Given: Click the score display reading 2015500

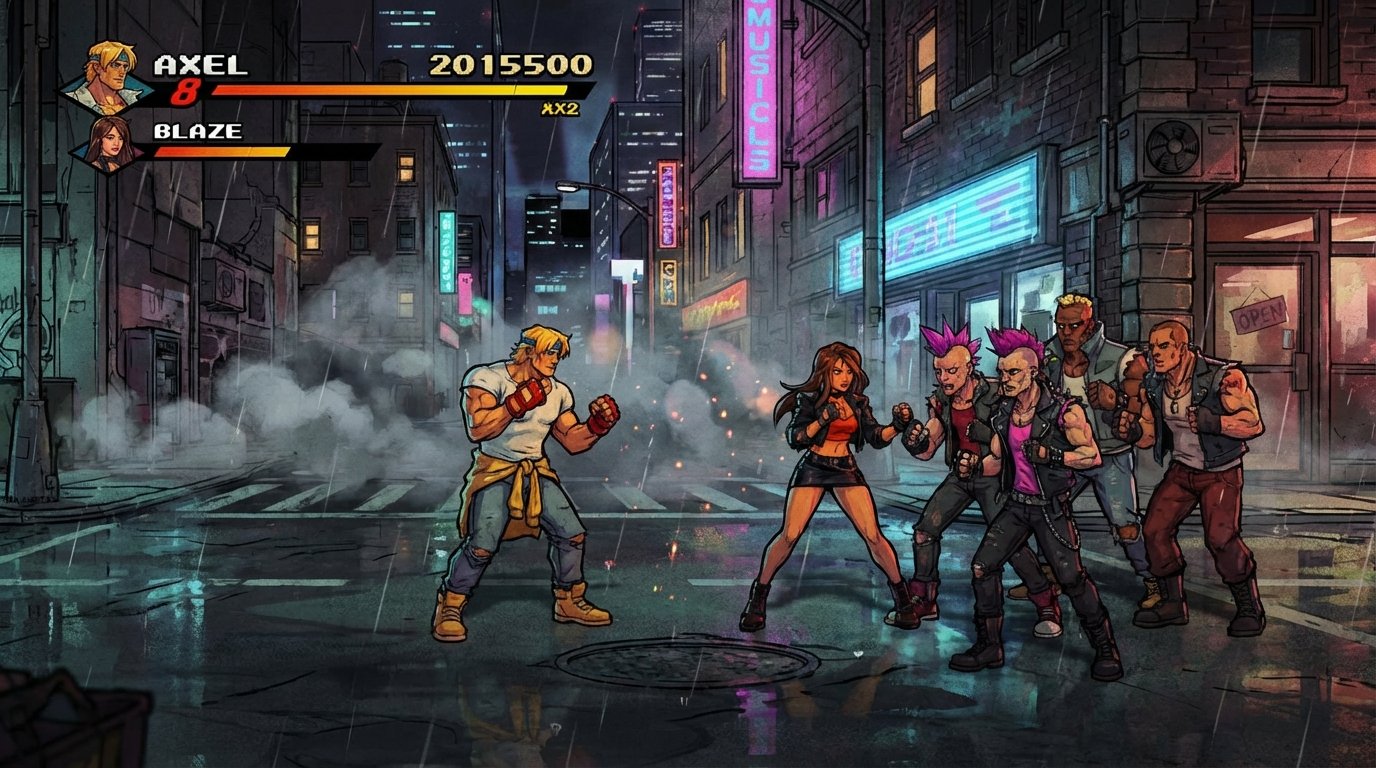Looking at the screenshot, I should (512, 64).
